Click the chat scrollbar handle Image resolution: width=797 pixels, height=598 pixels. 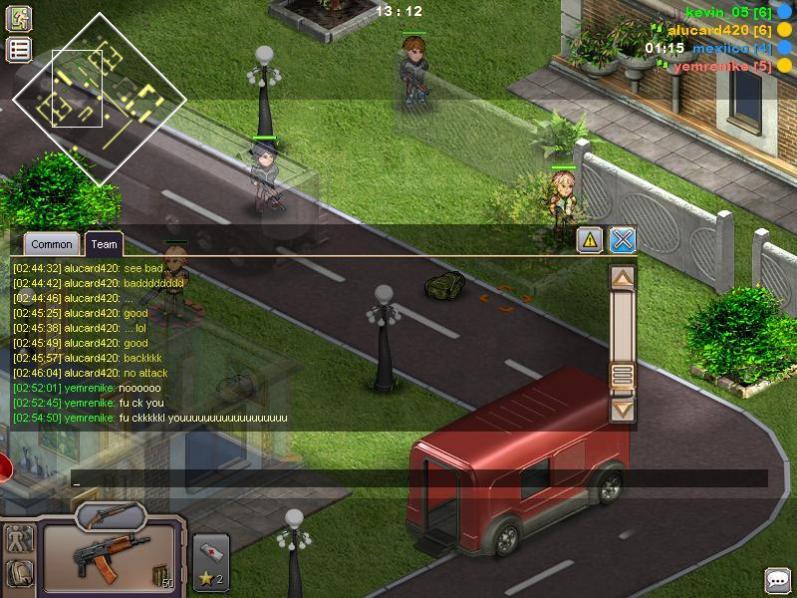pos(622,375)
